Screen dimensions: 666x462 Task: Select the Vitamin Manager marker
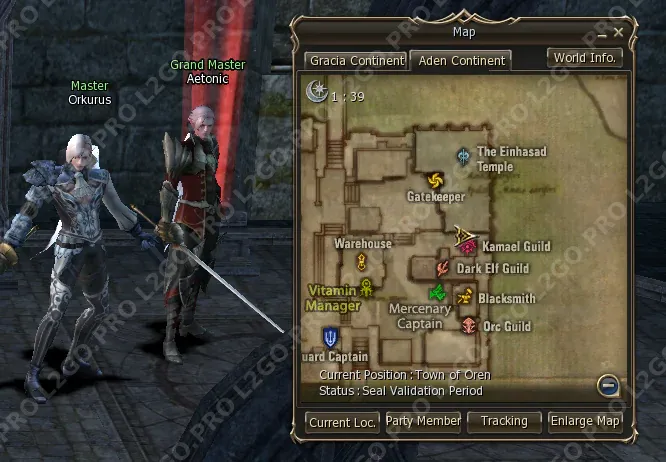(x=367, y=288)
